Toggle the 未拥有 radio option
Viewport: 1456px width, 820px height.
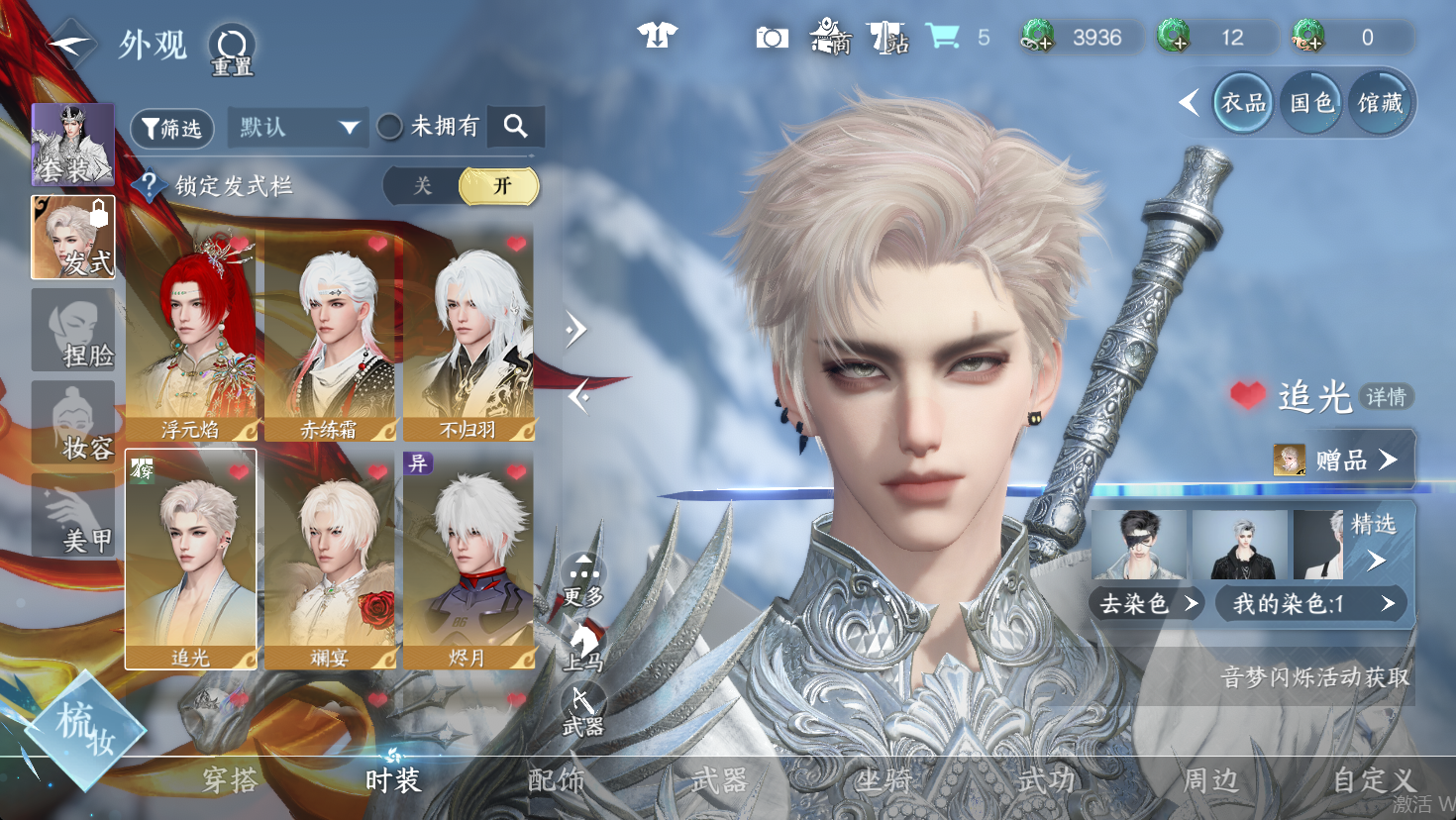pos(389,127)
